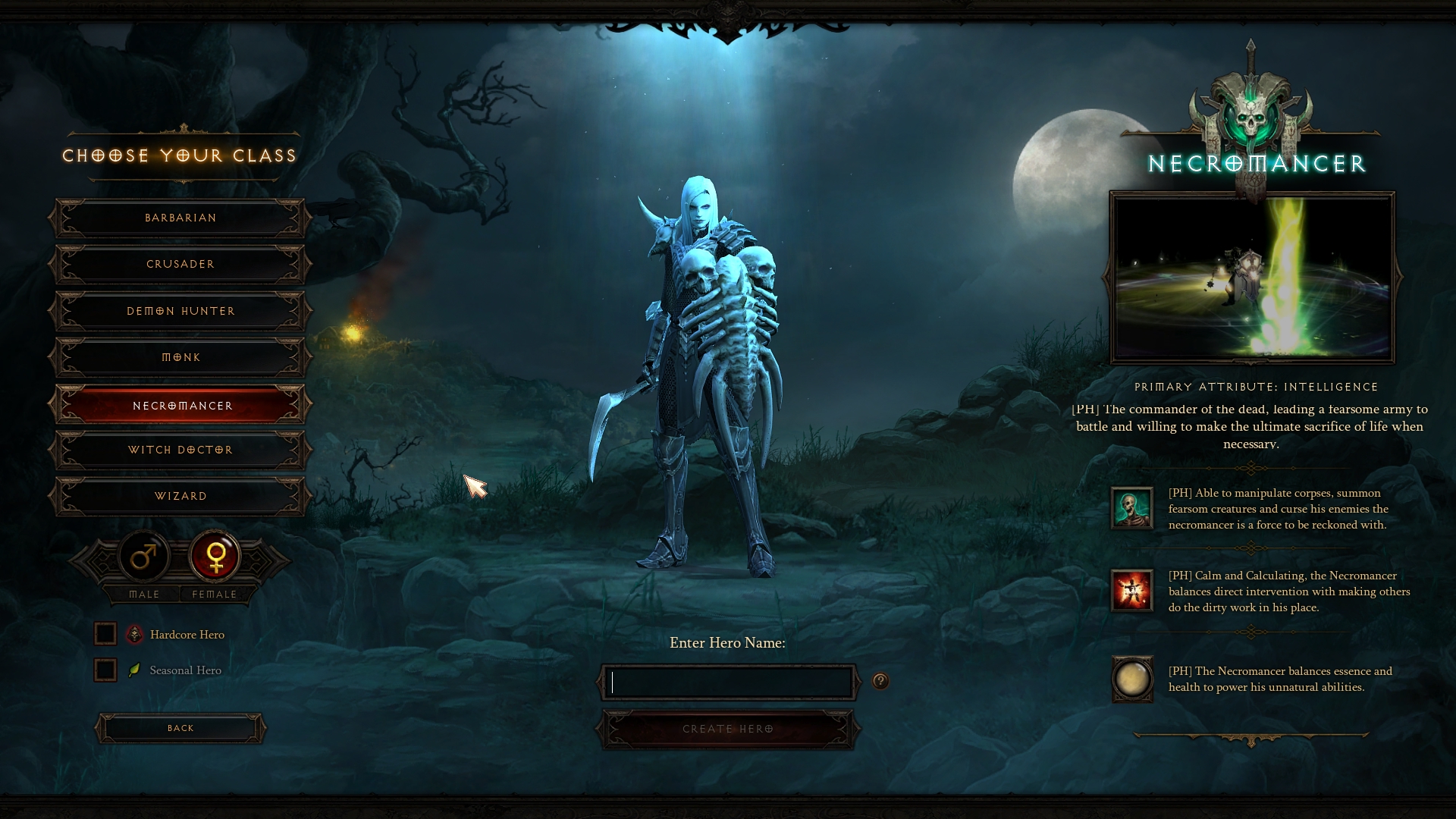Choose the Witch Doctor class
The height and width of the screenshot is (819, 1456).
click(180, 450)
